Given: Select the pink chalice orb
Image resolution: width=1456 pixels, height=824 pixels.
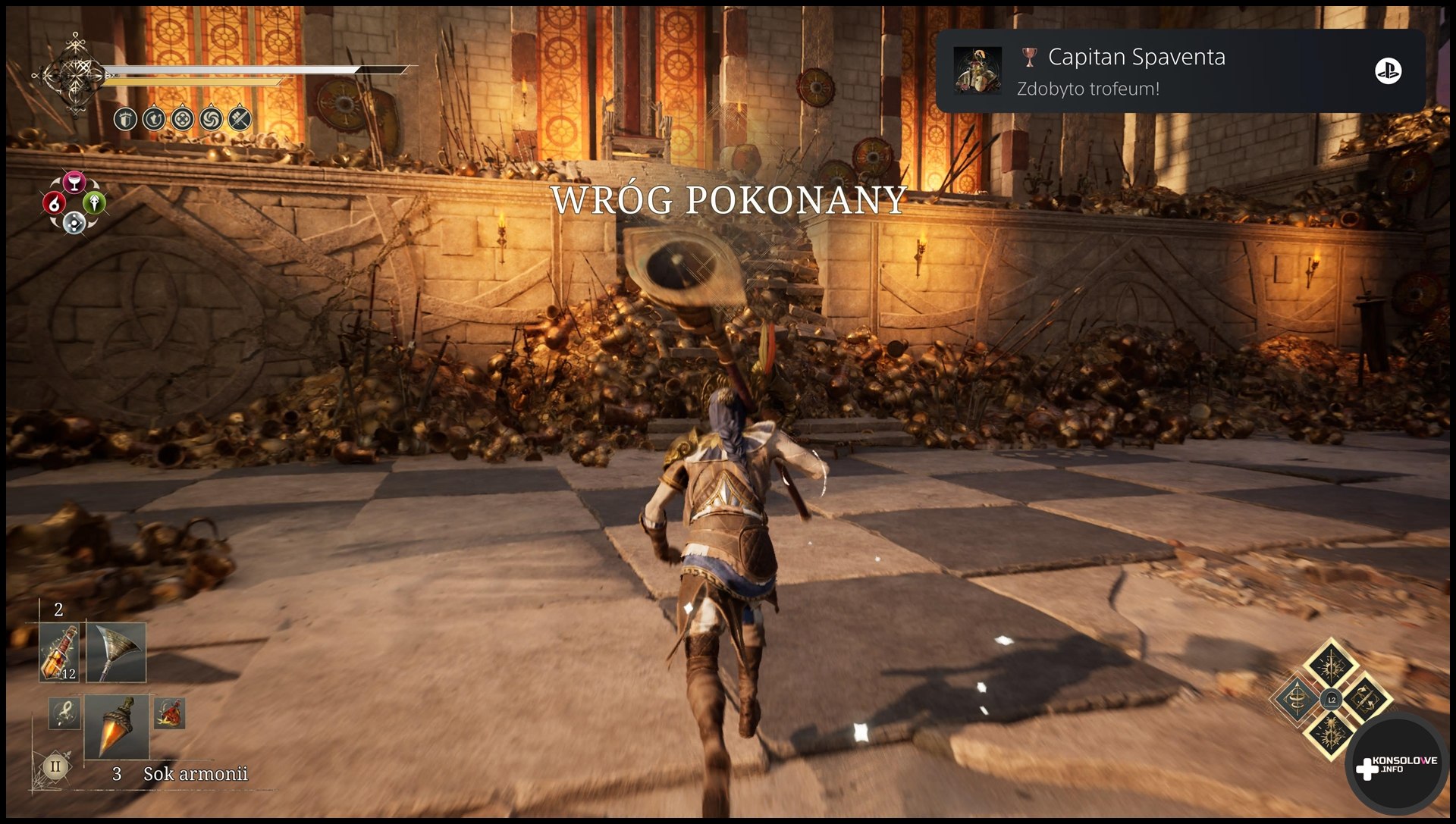Looking at the screenshot, I should pyautogui.click(x=74, y=183).
